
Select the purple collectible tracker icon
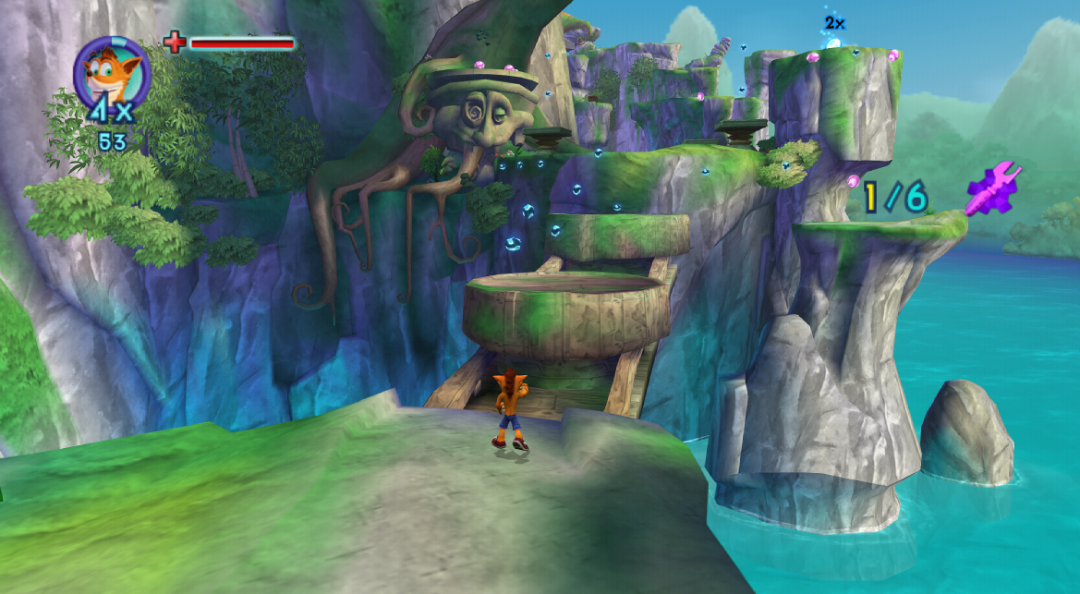pos(992,189)
